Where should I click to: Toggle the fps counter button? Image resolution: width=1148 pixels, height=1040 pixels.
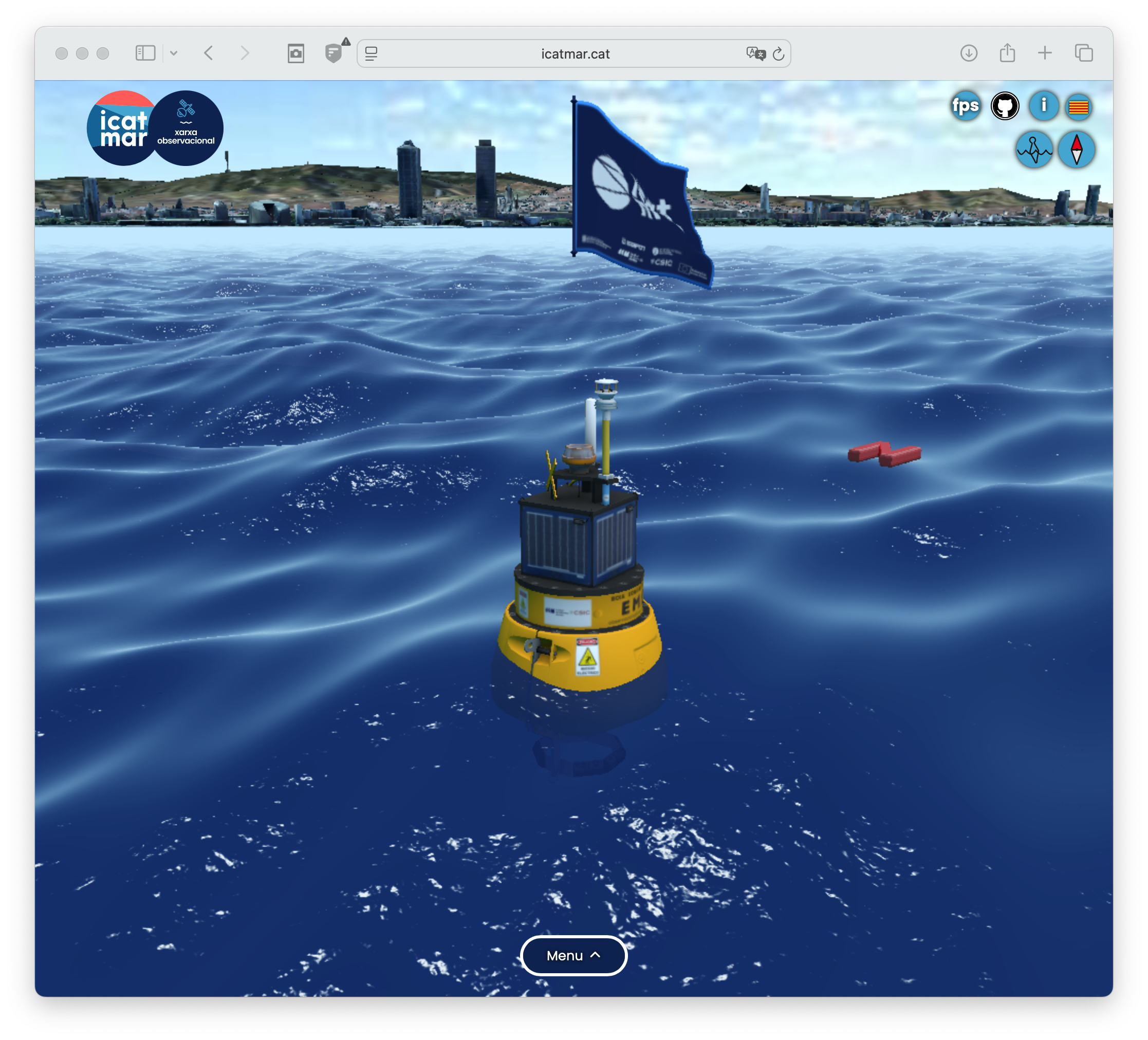tap(965, 106)
